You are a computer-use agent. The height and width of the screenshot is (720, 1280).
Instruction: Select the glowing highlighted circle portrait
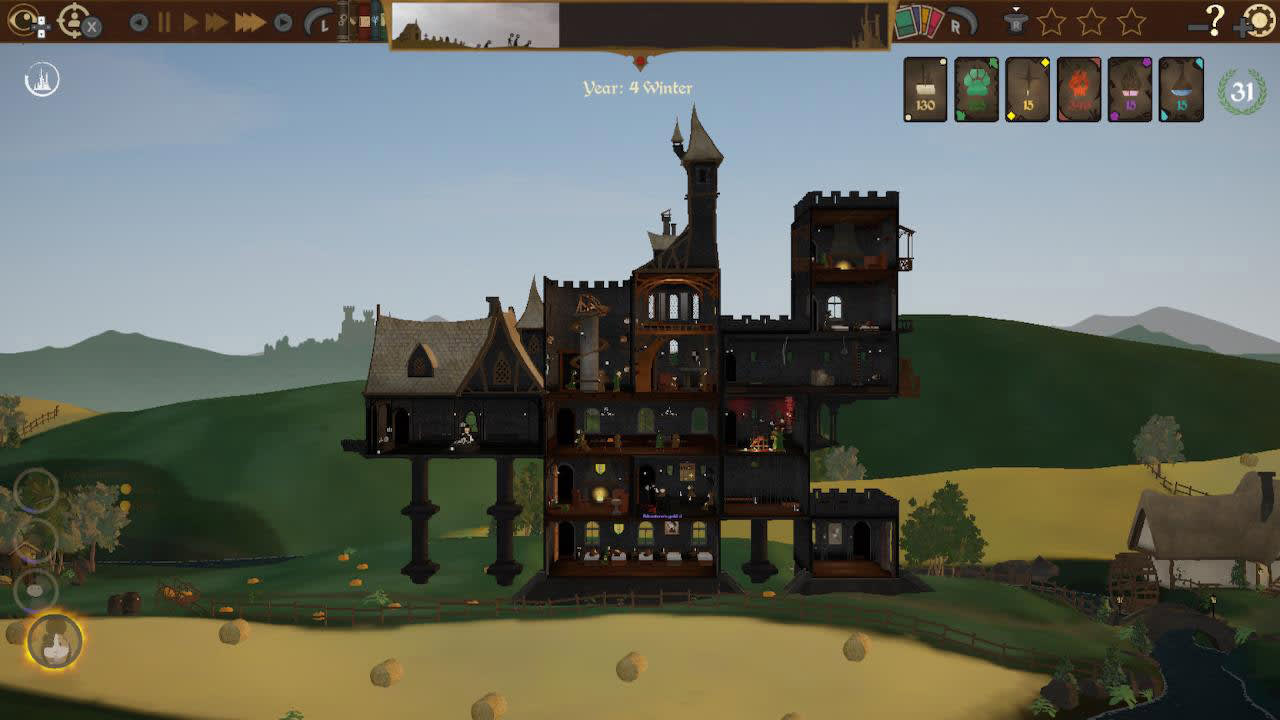click(x=55, y=641)
